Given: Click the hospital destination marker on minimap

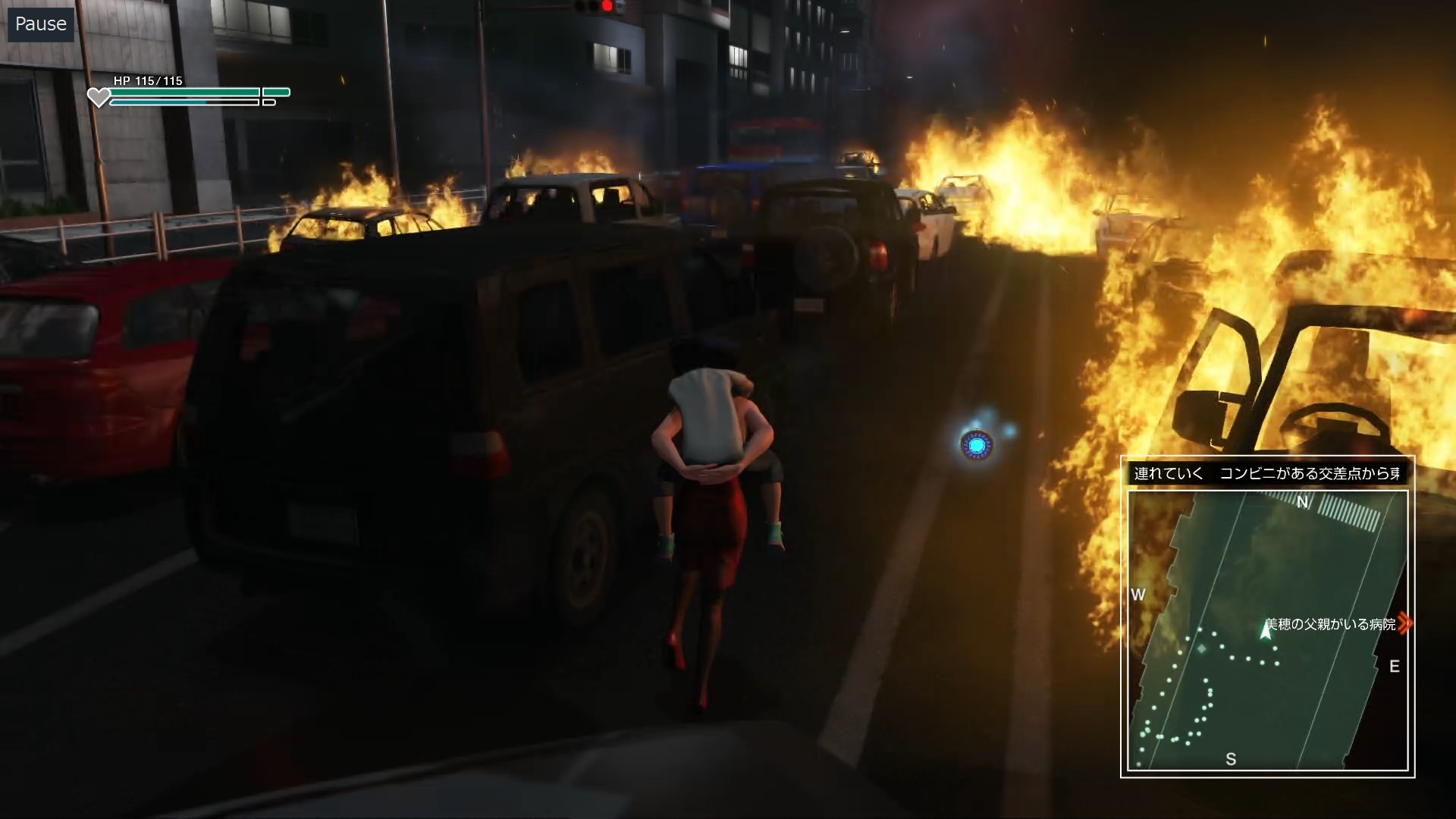Looking at the screenshot, I should pos(1404,623).
